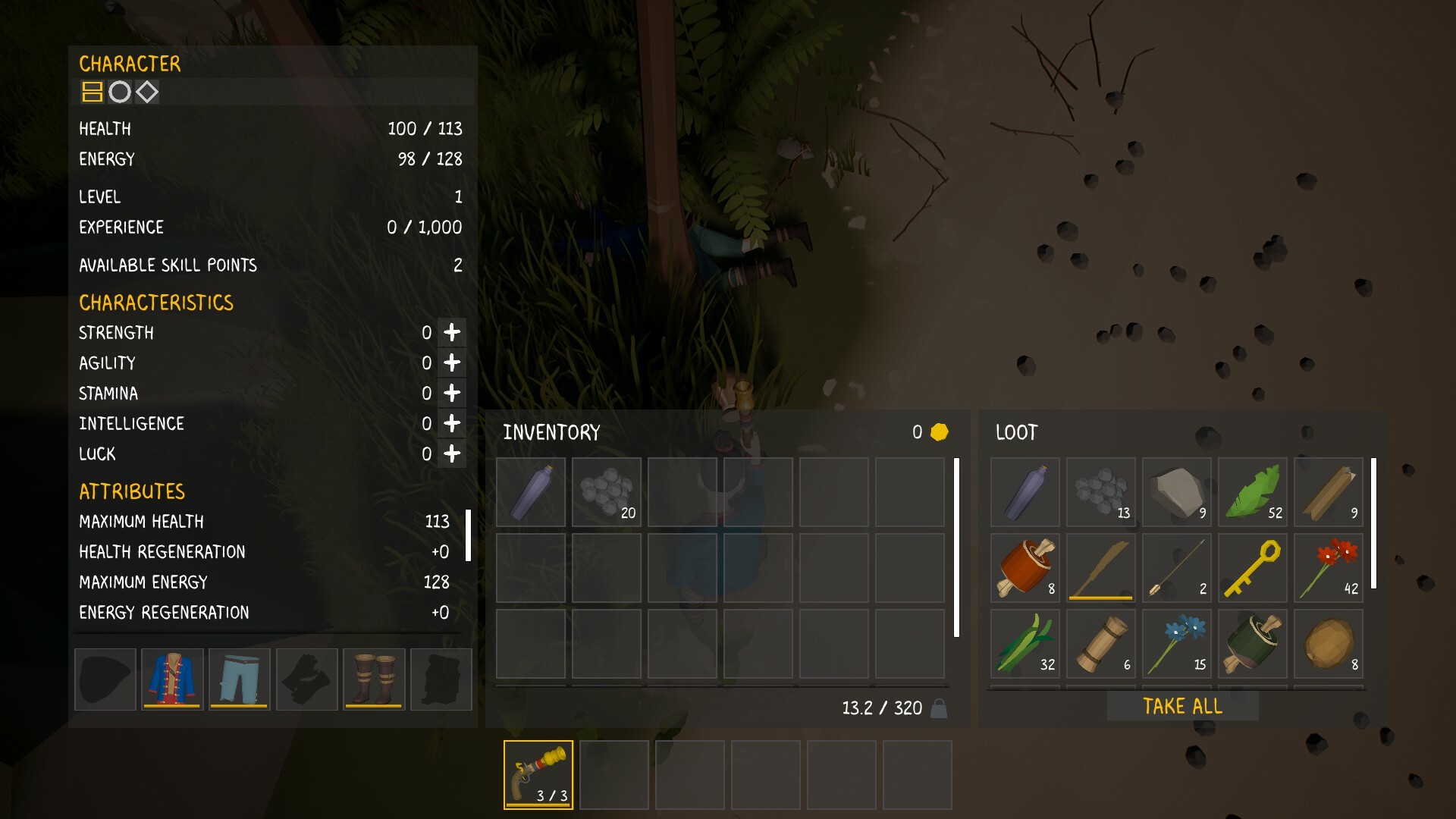This screenshot has width=1456, height=819.
Task: Click the red powder keg stack of 8
Action: coord(1025,567)
